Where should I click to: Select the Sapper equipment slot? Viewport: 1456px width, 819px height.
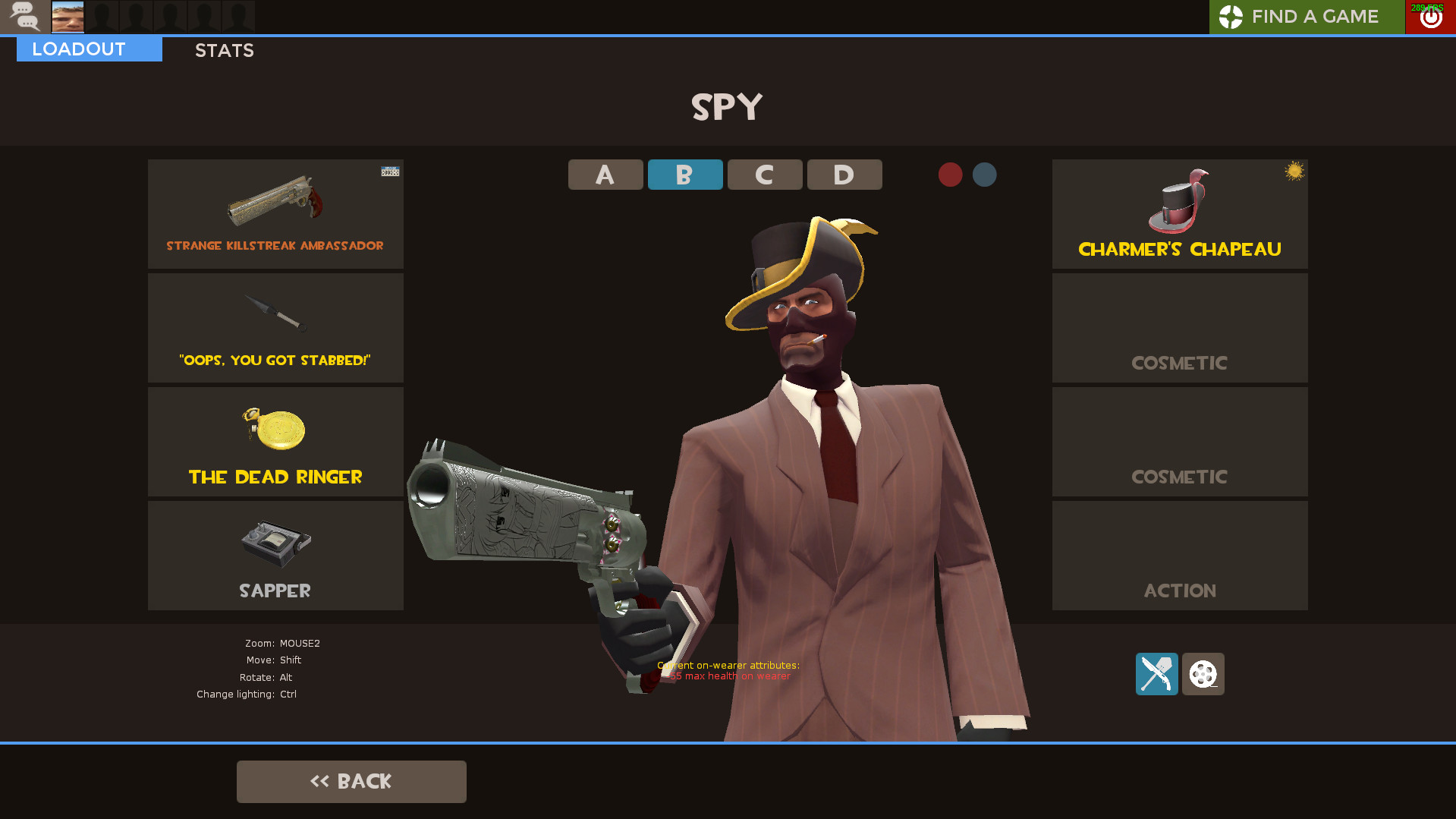[275, 556]
